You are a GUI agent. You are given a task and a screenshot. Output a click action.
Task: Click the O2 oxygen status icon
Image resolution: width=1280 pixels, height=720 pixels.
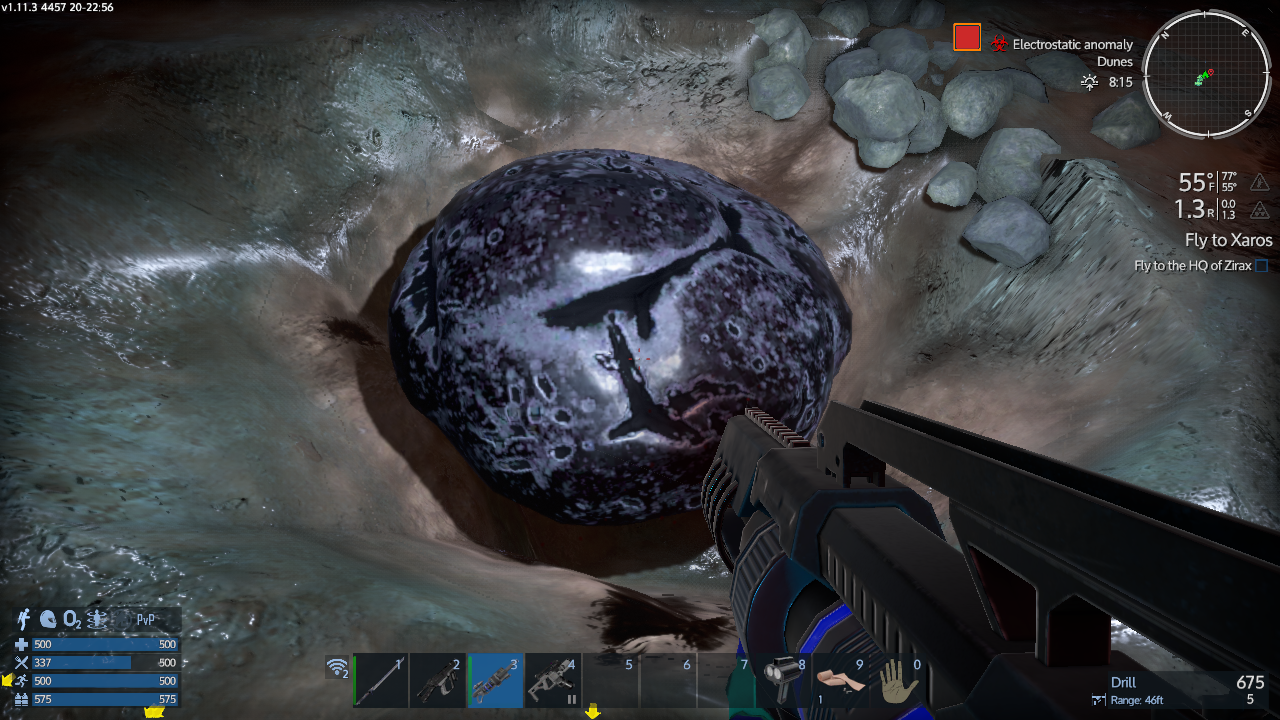pyautogui.click(x=72, y=620)
